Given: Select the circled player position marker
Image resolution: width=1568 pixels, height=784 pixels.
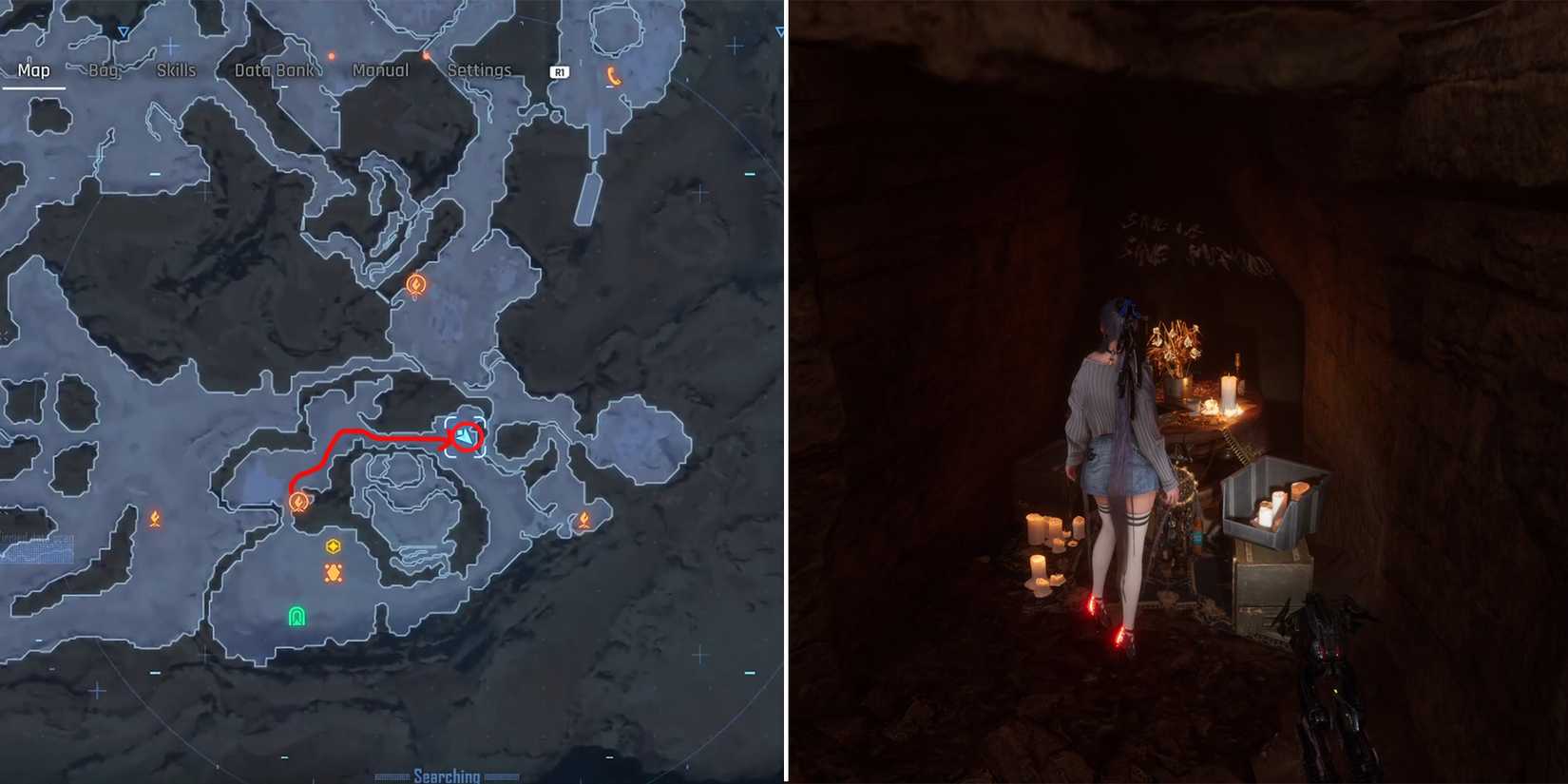Looking at the screenshot, I should coord(468,436).
